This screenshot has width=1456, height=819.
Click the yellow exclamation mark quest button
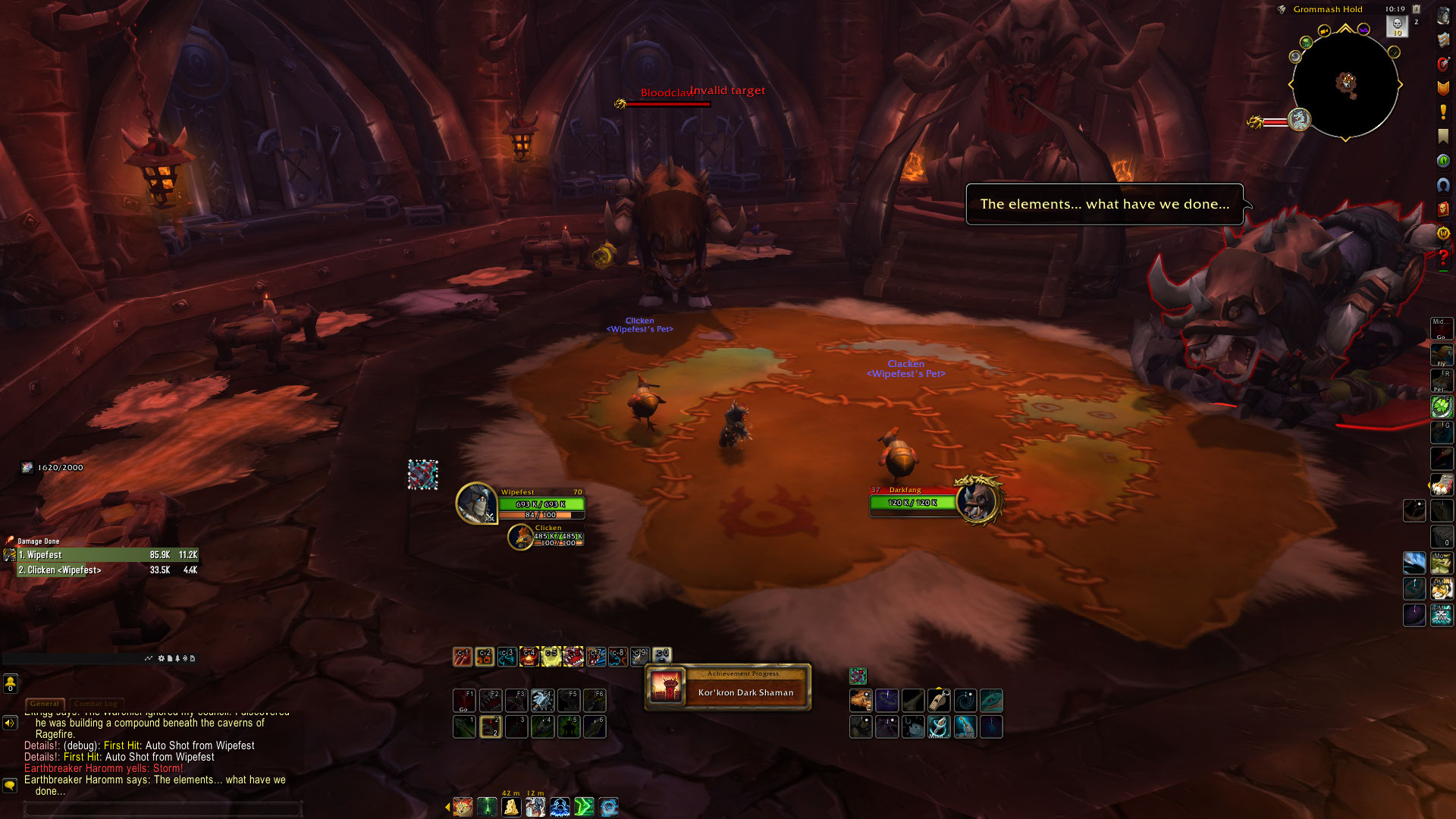pyautogui.click(x=1442, y=112)
